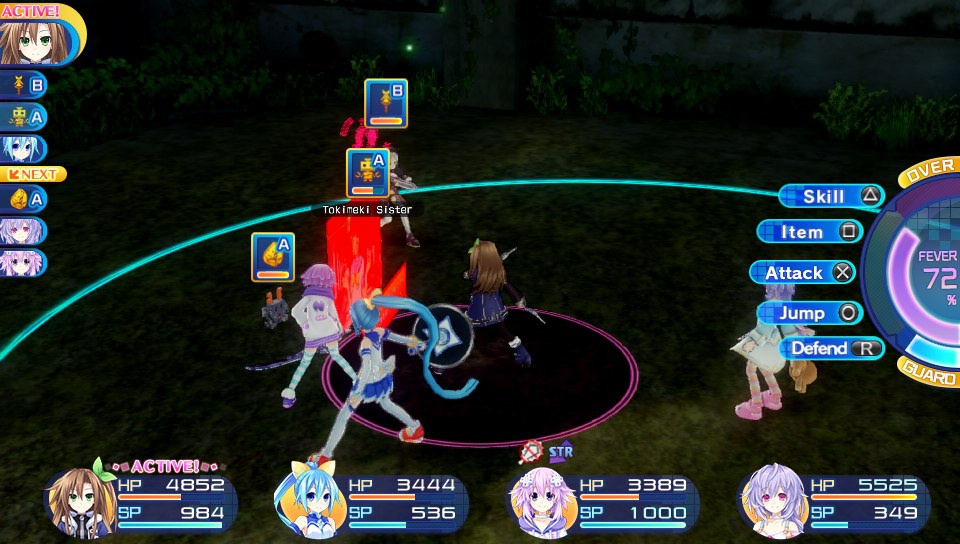Target the enemy B marker on the battlefield
The width and height of the screenshot is (960, 544).
385,104
